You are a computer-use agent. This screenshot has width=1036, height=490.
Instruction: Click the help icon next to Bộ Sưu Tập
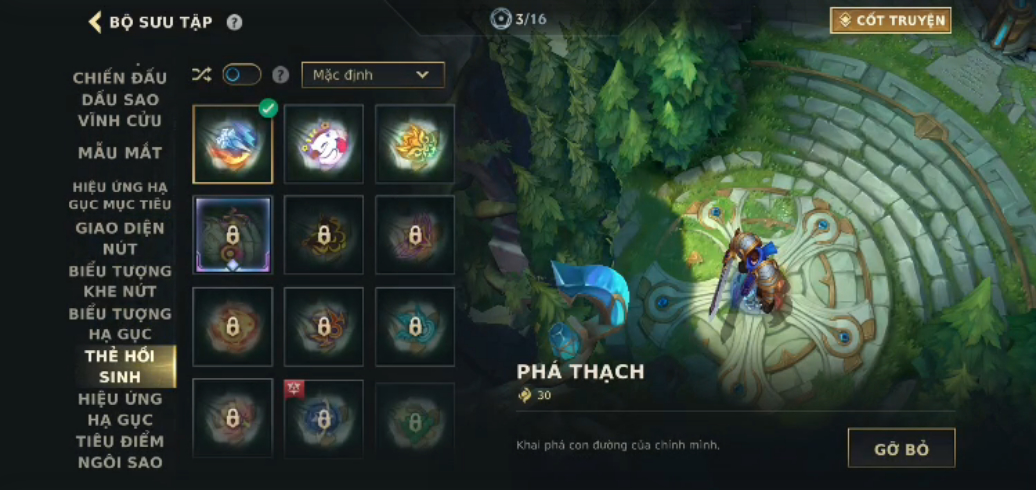point(234,22)
